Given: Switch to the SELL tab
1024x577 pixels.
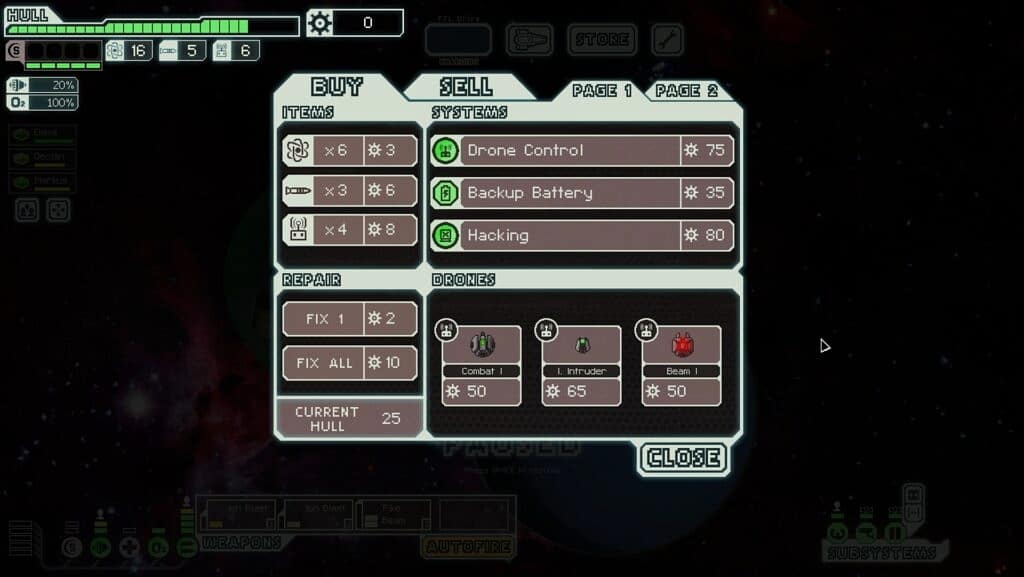Looking at the screenshot, I should [466, 87].
